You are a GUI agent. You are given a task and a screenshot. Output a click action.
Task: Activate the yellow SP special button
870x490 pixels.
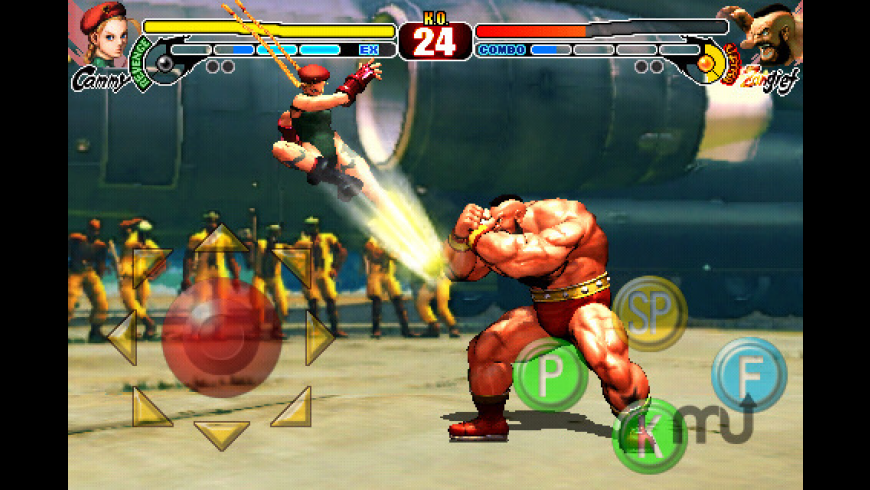tap(650, 313)
